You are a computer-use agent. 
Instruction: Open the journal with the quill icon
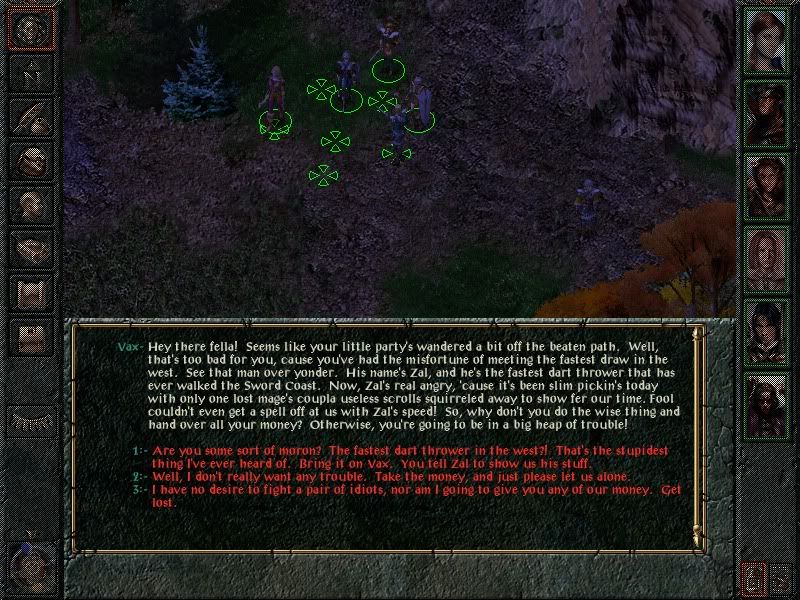coord(31,118)
